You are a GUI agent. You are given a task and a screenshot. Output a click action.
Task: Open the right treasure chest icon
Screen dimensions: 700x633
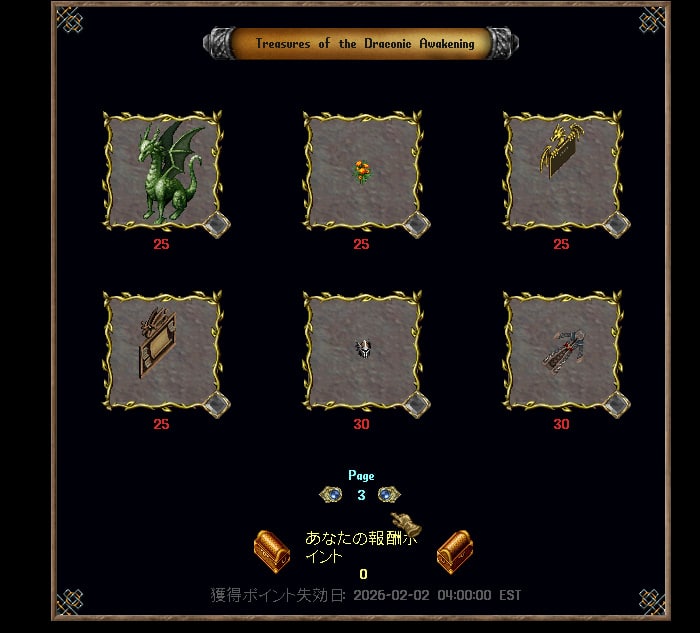(455, 550)
